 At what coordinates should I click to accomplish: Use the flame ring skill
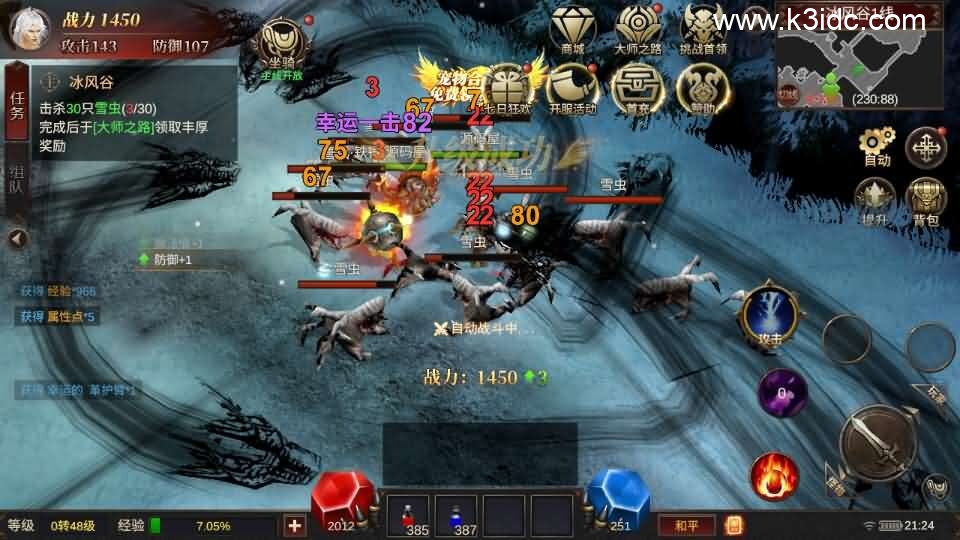[x=774, y=476]
